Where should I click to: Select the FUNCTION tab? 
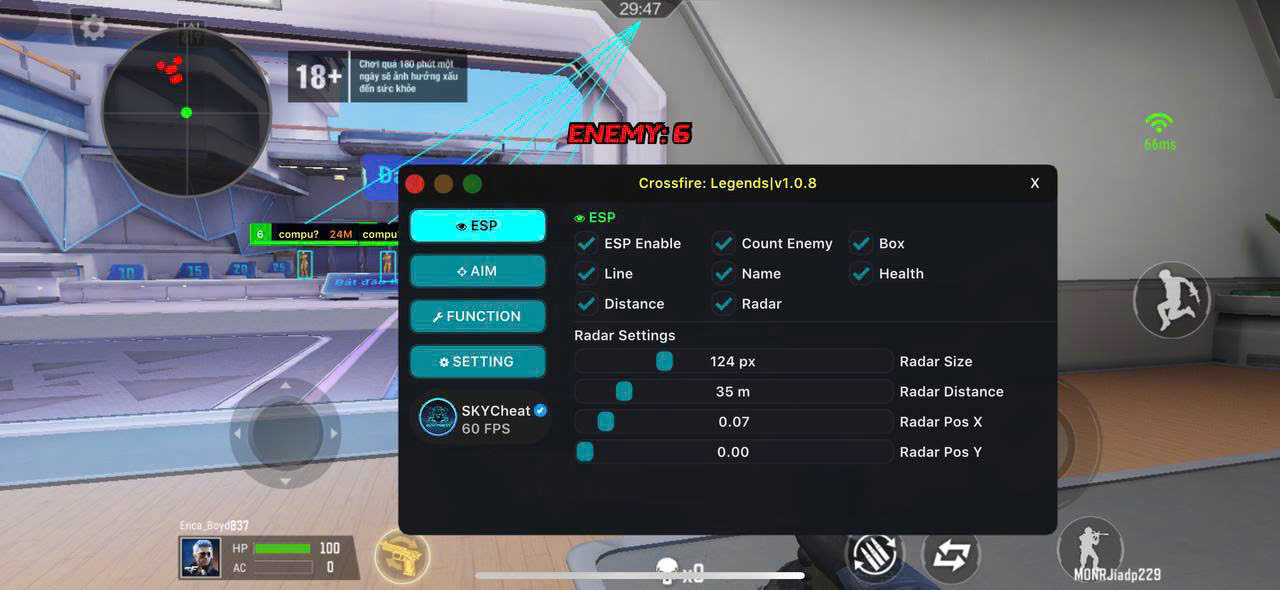(x=478, y=316)
